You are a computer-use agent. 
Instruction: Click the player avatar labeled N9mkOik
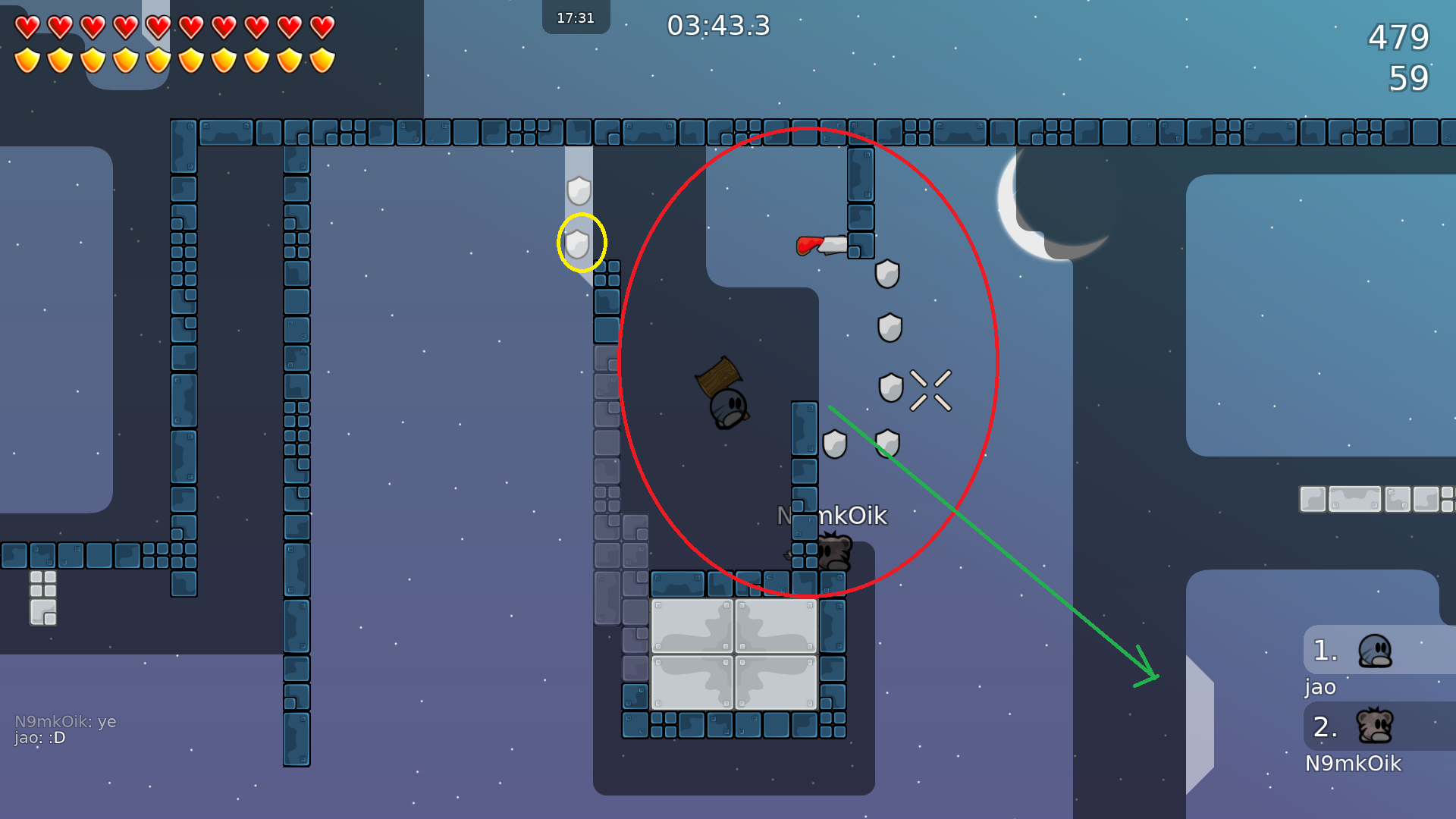(x=836, y=550)
